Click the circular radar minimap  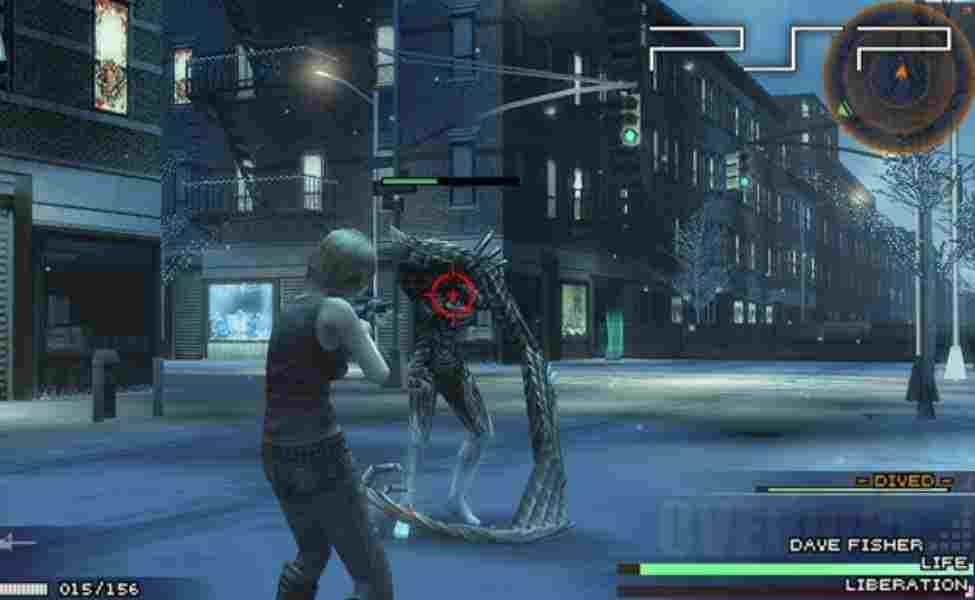pyautogui.click(x=899, y=76)
